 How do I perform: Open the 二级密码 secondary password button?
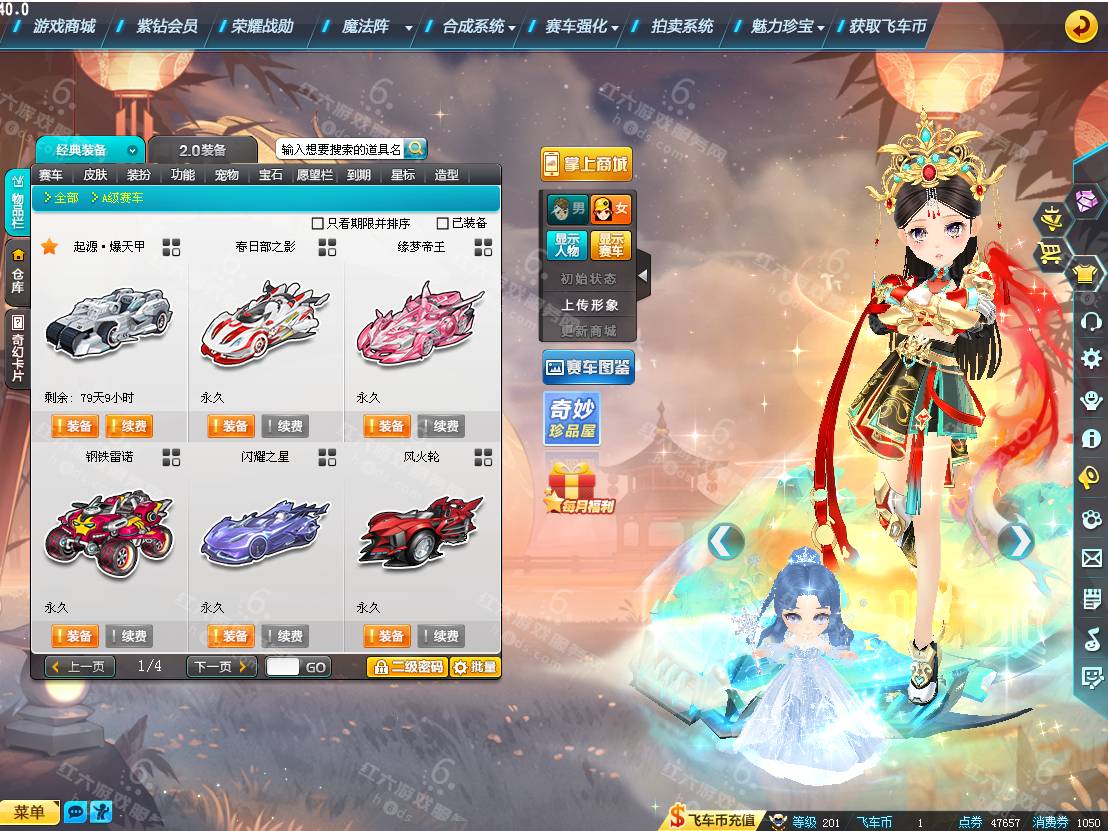[407, 667]
